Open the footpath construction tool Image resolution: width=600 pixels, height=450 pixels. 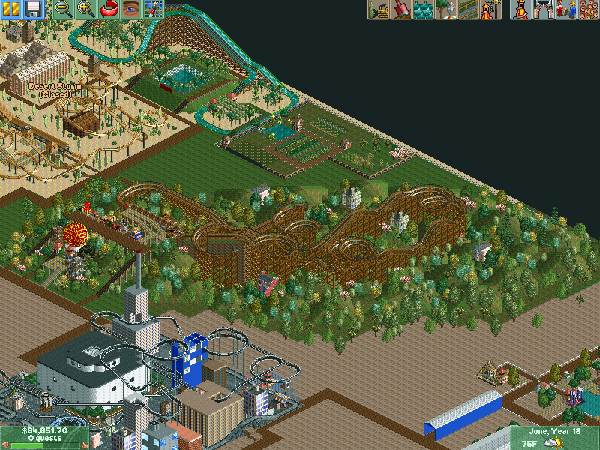click(466, 10)
